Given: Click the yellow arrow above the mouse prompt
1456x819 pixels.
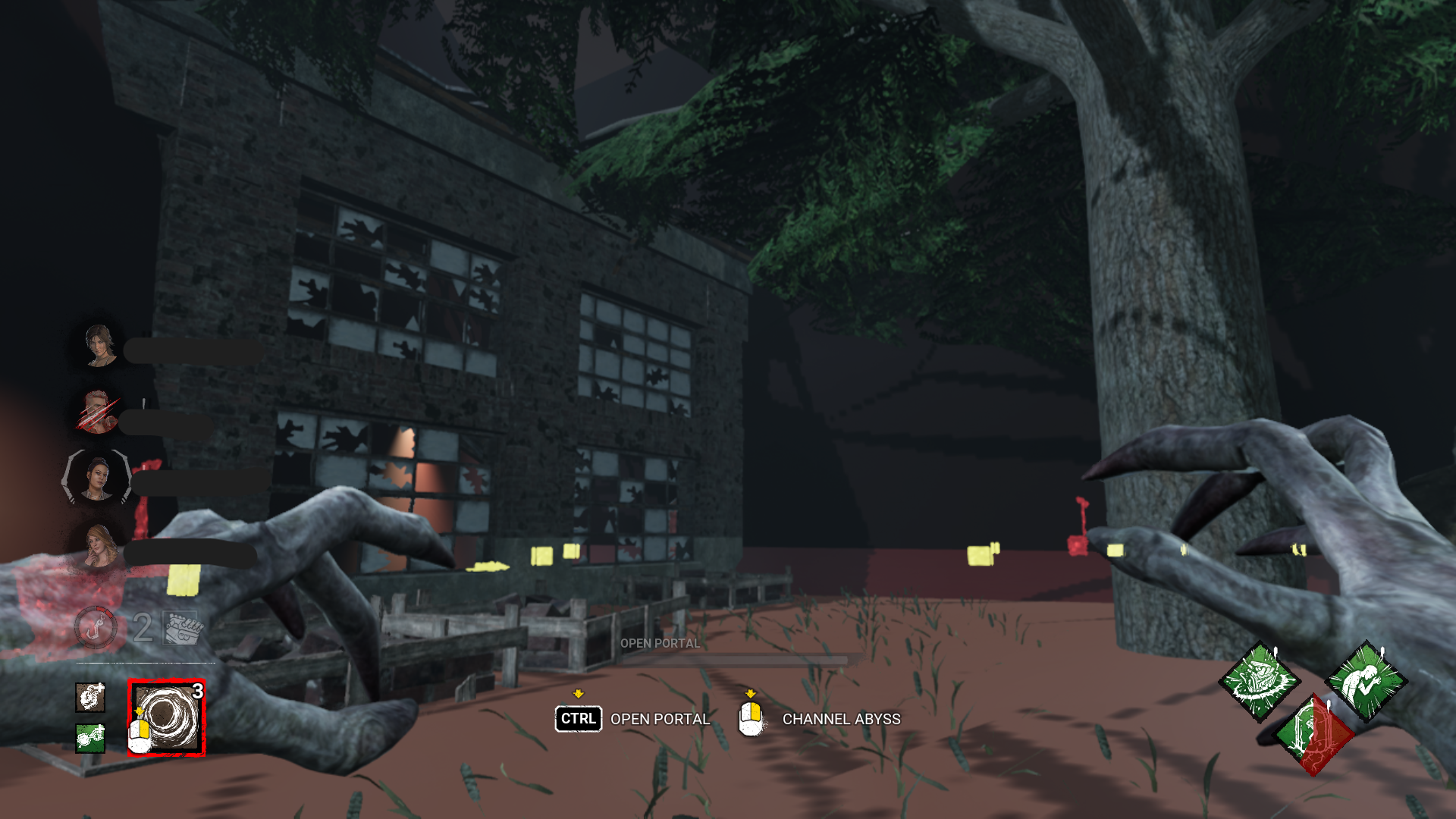Looking at the screenshot, I should click(752, 692).
